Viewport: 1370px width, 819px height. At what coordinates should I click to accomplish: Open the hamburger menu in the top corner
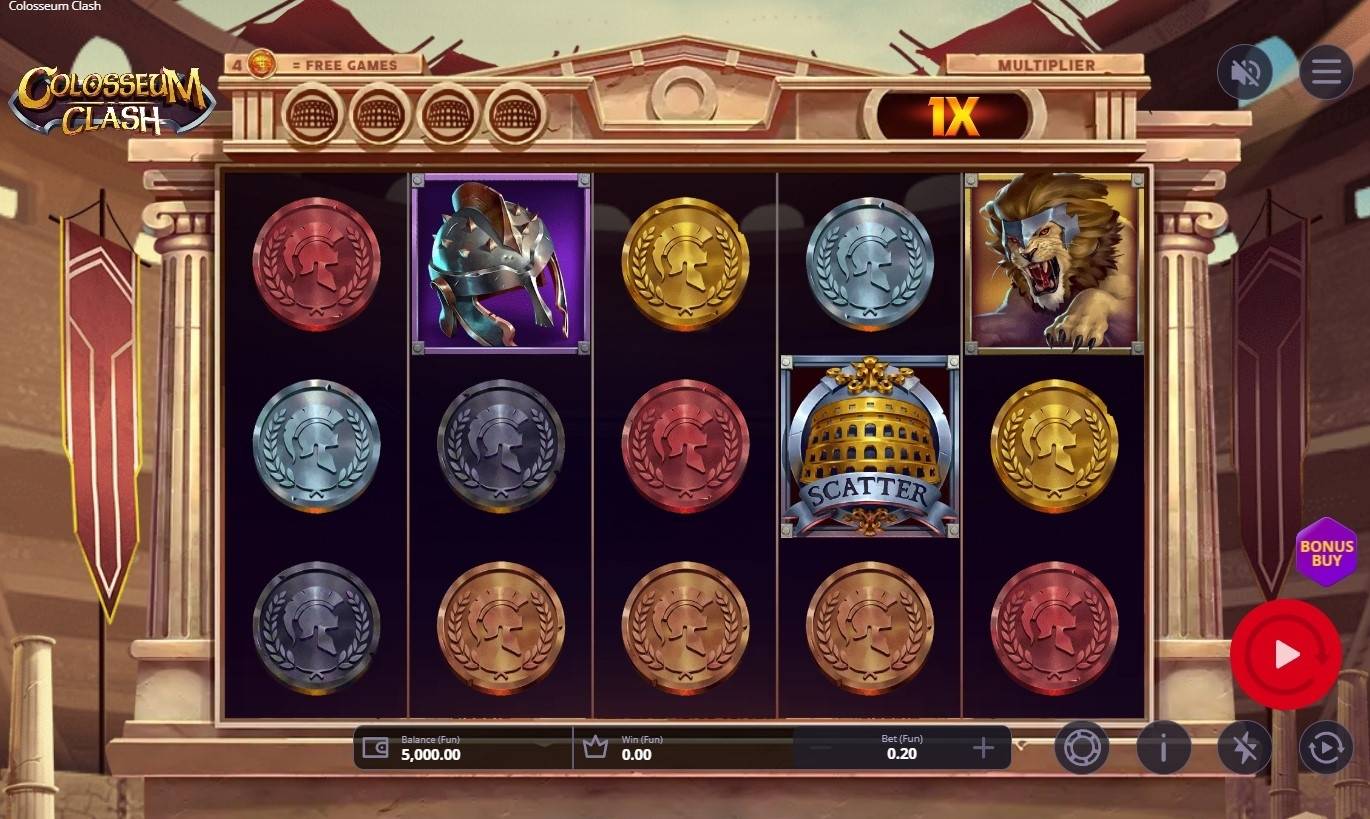1326,71
